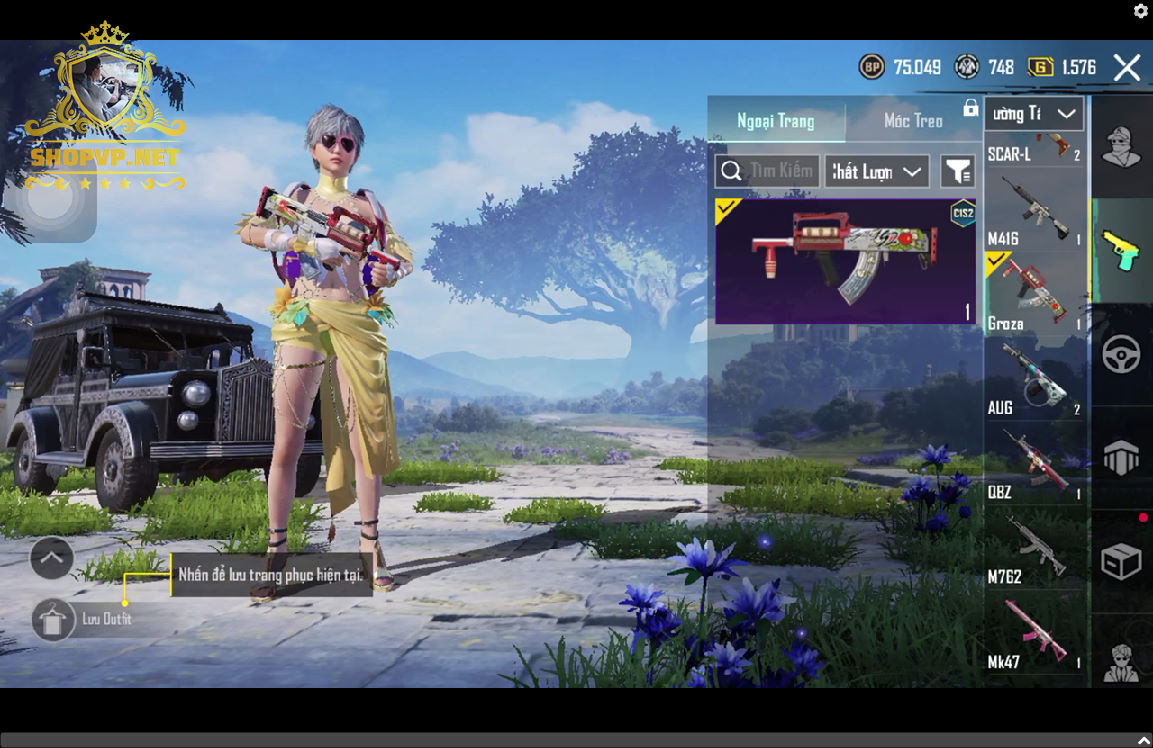Select the red Groza skin card
The width and height of the screenshot is (1153, 748).
[845, 261]
